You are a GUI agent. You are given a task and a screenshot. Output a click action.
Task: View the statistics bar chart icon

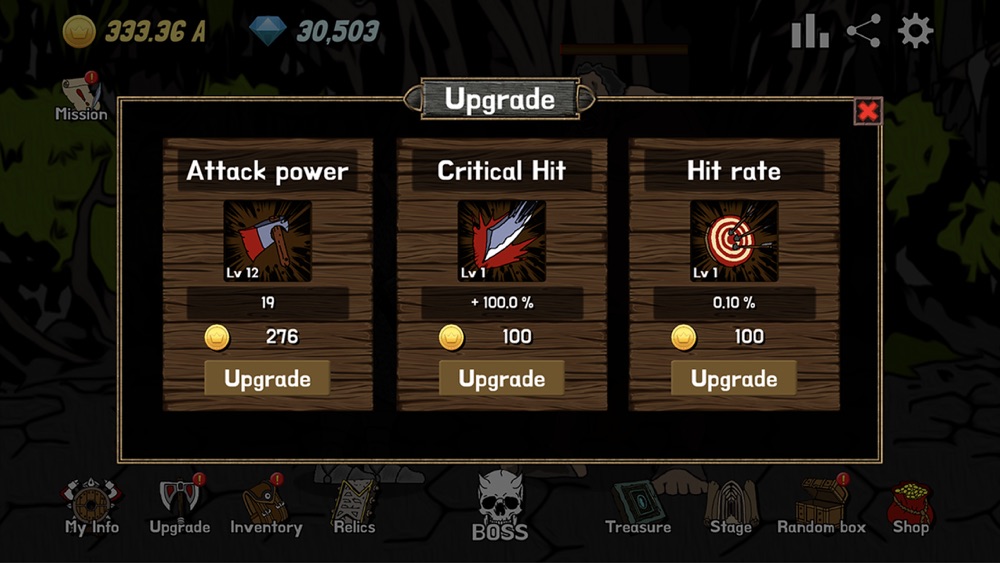tap(810, 32)
